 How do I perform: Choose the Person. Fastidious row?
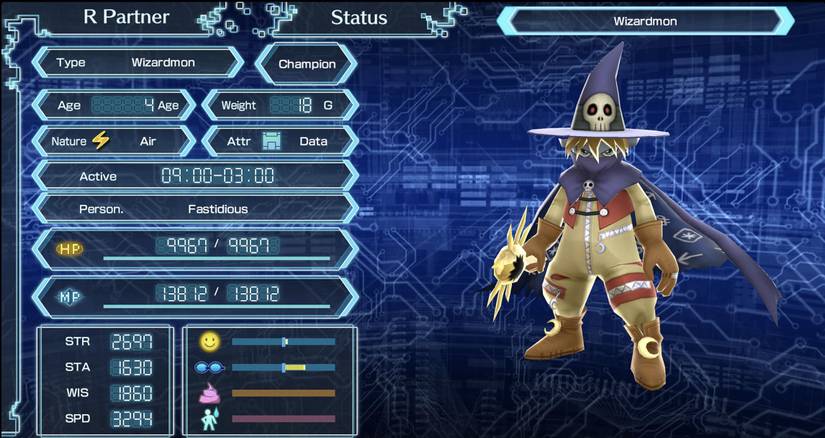coord(195,210)
